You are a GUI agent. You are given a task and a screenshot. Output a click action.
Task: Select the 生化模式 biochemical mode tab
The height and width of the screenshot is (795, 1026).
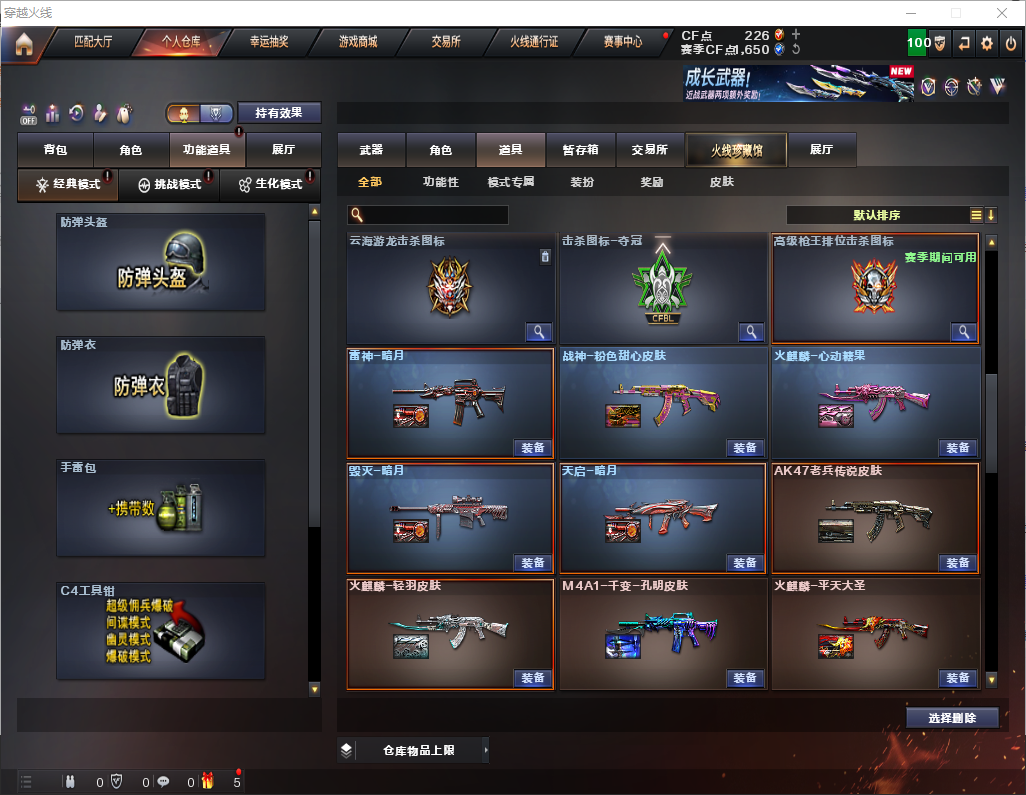point(270,184)
